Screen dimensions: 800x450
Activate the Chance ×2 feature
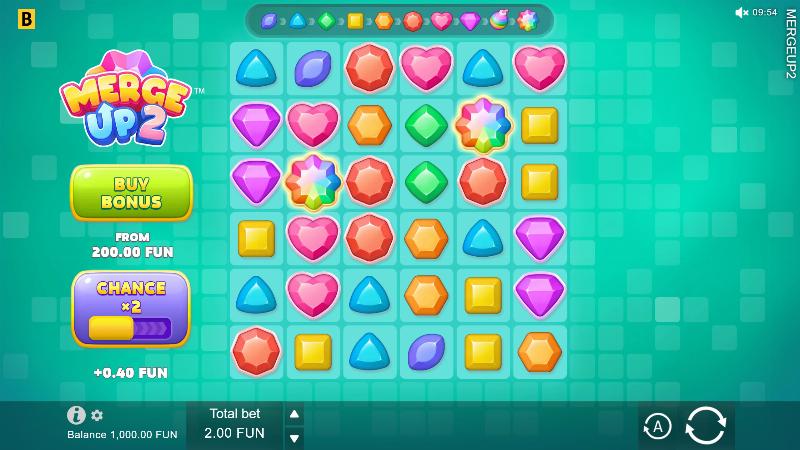(130, 308)
